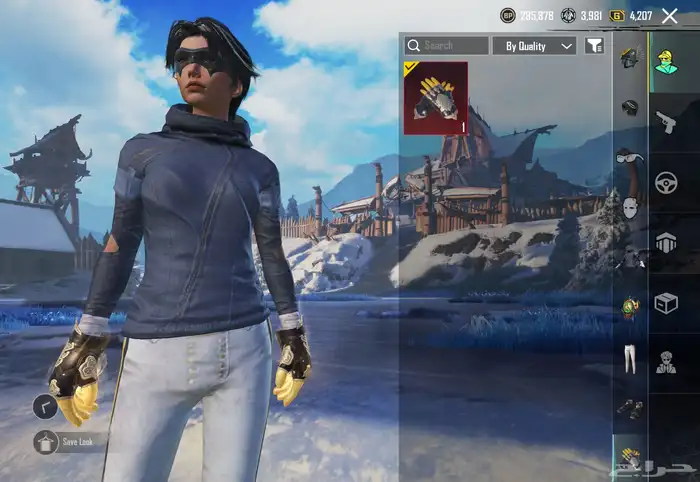Select the white pants subcategory
The width and height of the screenshot is (700, 482).
tap(630, 357)
